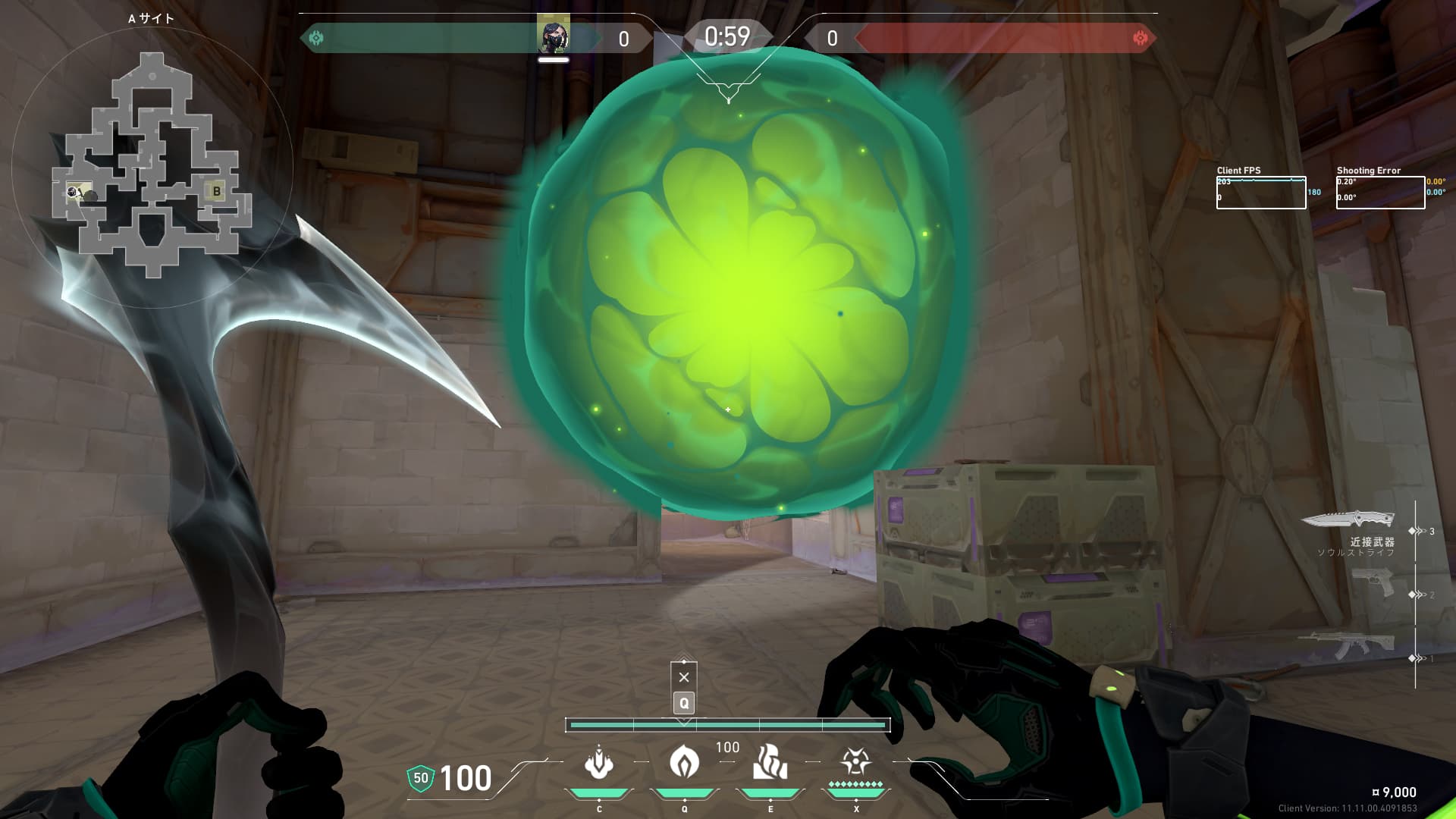Screen dimensions: 1456x819
Task: Switch to the pistol sidearm slot
Action: (x=1373, y=582)
